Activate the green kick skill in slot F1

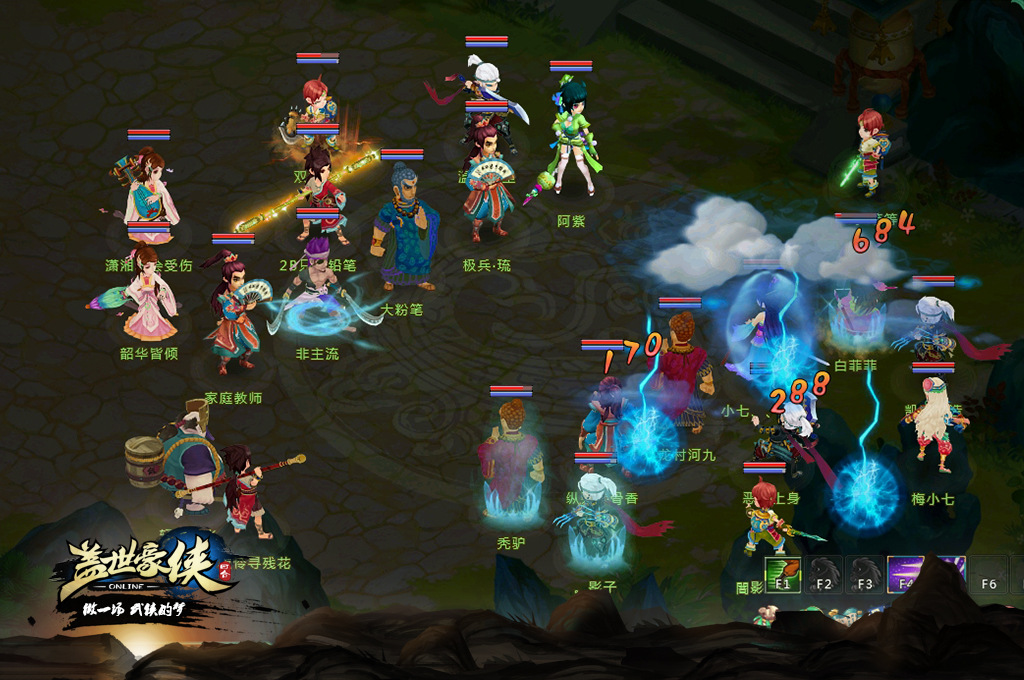pyautogui.click(x=783, y=575)
